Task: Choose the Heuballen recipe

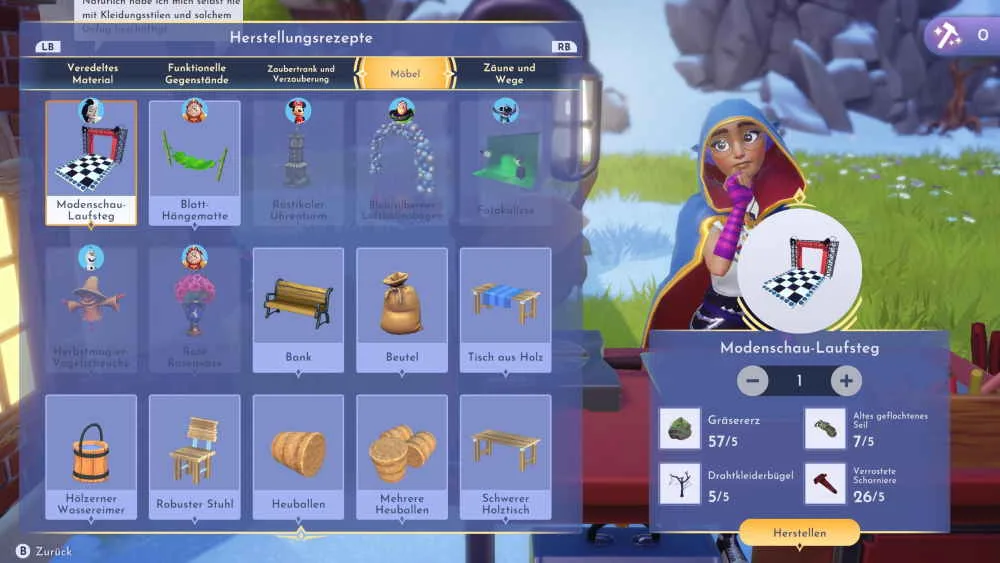Action: (x=298, y=457)
